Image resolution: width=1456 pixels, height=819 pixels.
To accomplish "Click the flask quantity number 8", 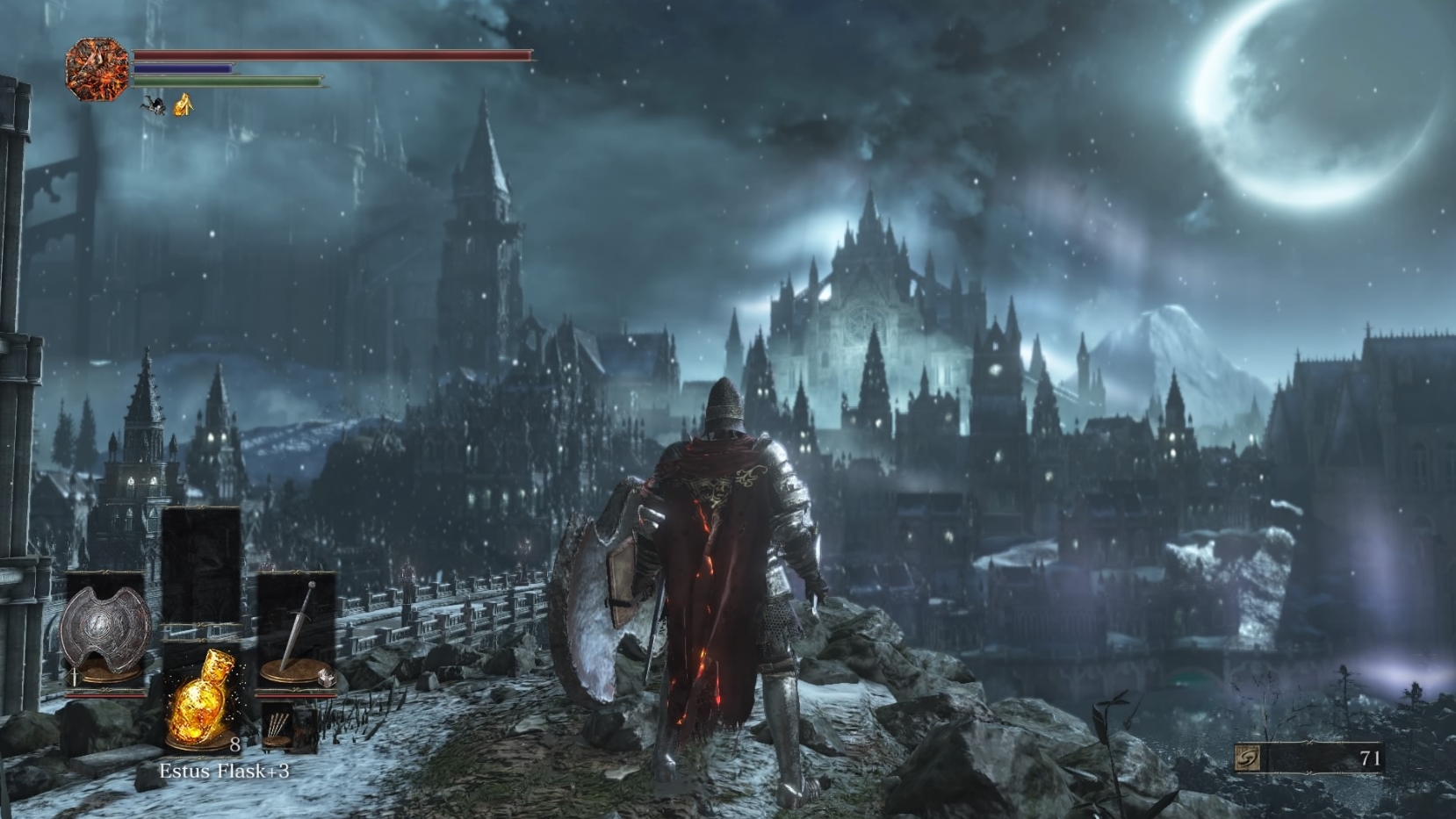I will [x=234, y=744].
